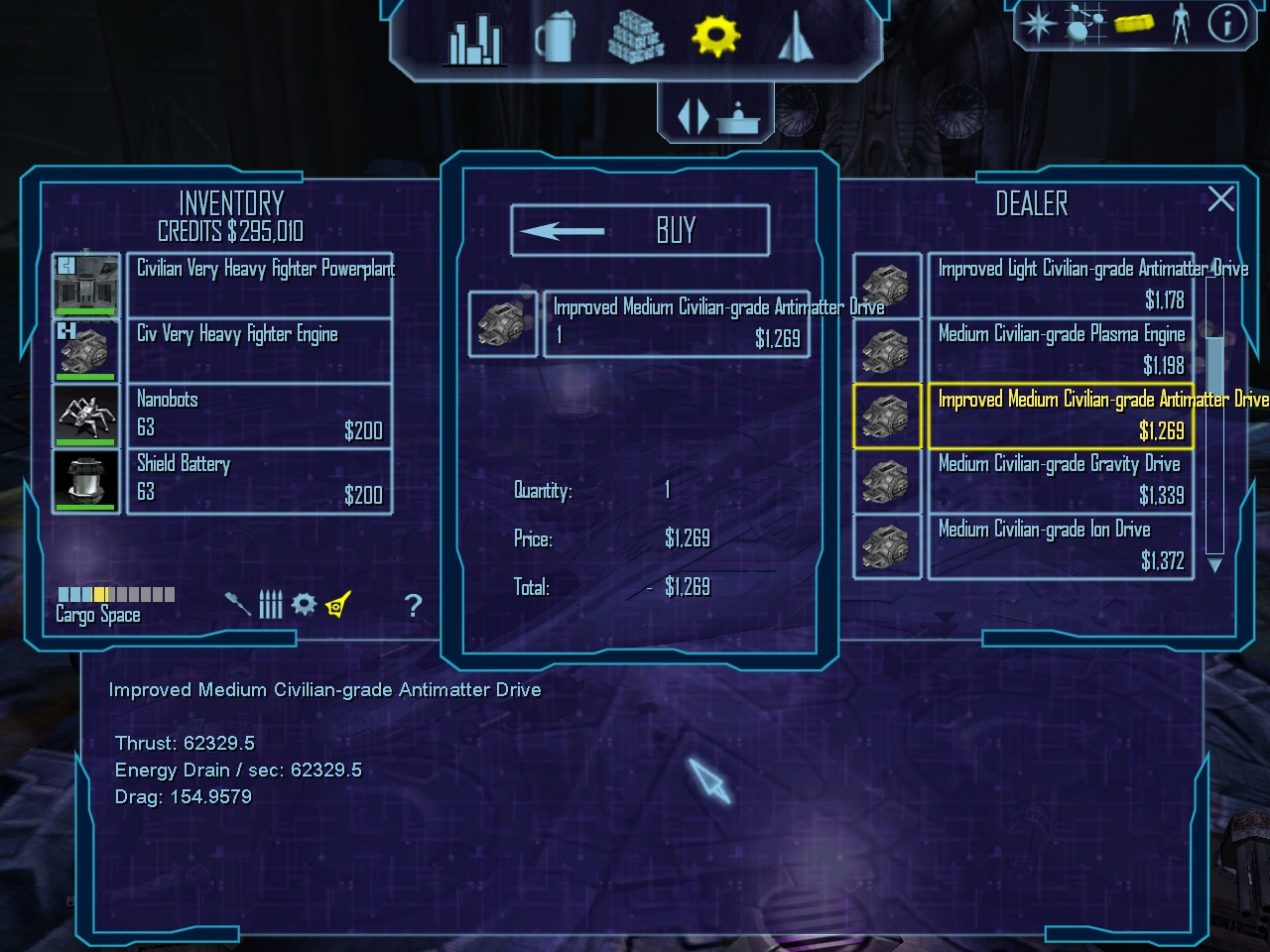Pick the Medium Civilian-grade Gravity Drive listing
This screenshot has height=952, width=1270.
pyautogui.click(x=1060, y=480)
